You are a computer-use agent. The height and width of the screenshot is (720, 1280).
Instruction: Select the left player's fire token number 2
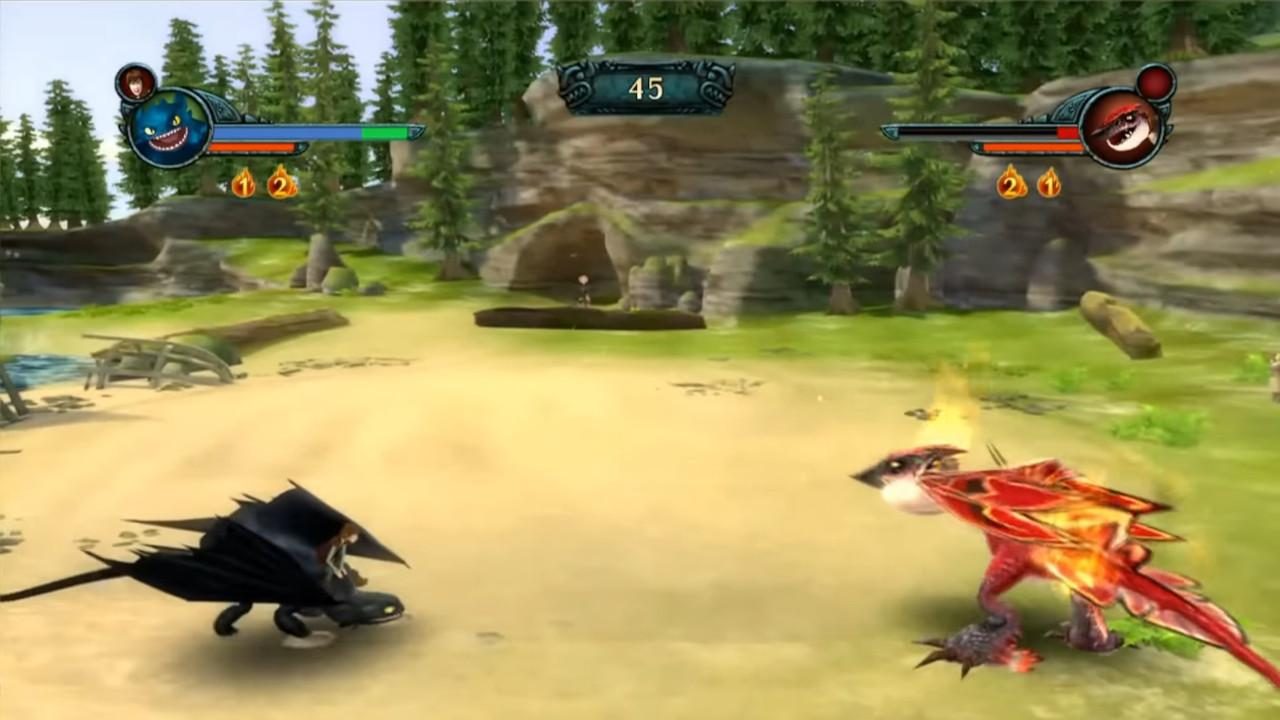point(281,184)
